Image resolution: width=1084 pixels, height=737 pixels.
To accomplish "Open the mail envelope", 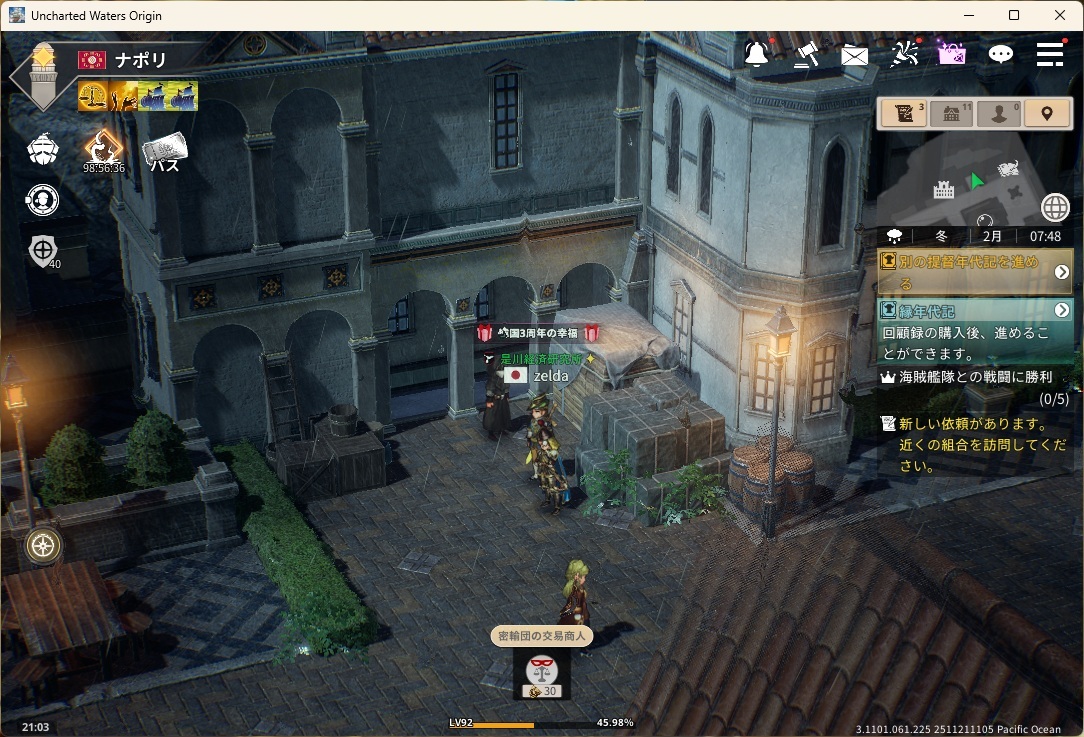I will tap(855, 55).
